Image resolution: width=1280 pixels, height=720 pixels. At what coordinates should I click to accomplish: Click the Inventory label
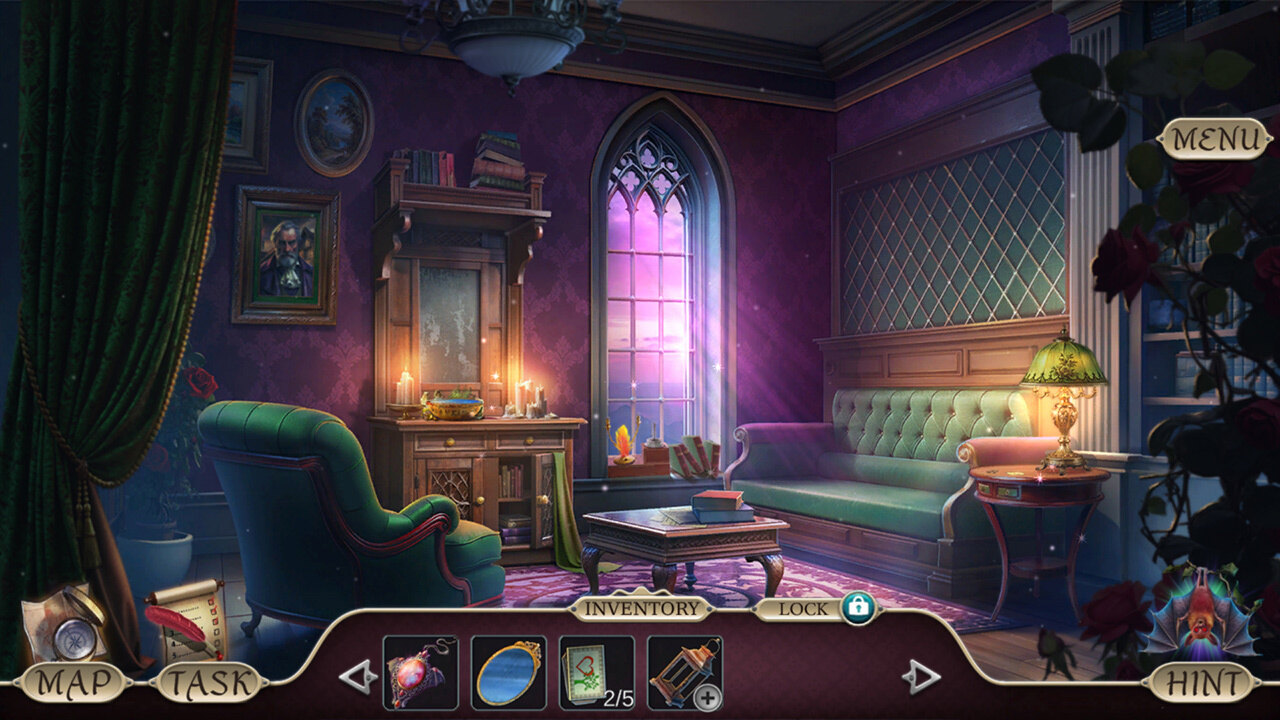tap(641, 608)
